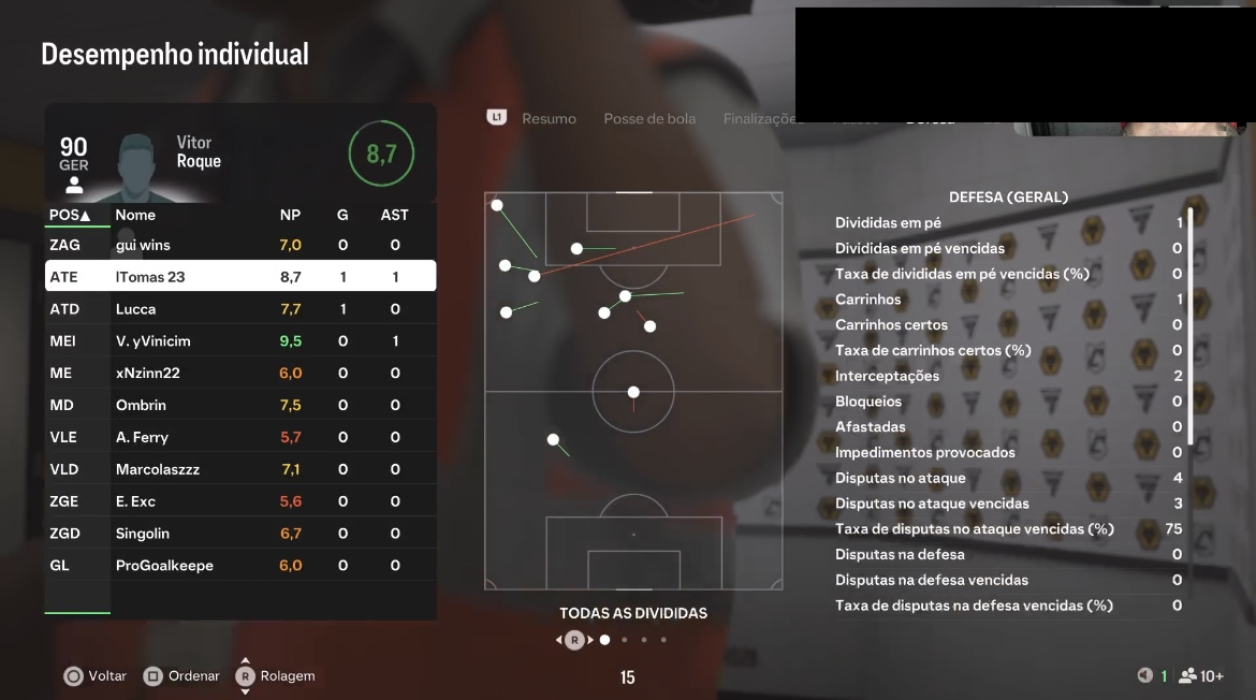Select the V. yVinicim player row

(x=240, y=341)
